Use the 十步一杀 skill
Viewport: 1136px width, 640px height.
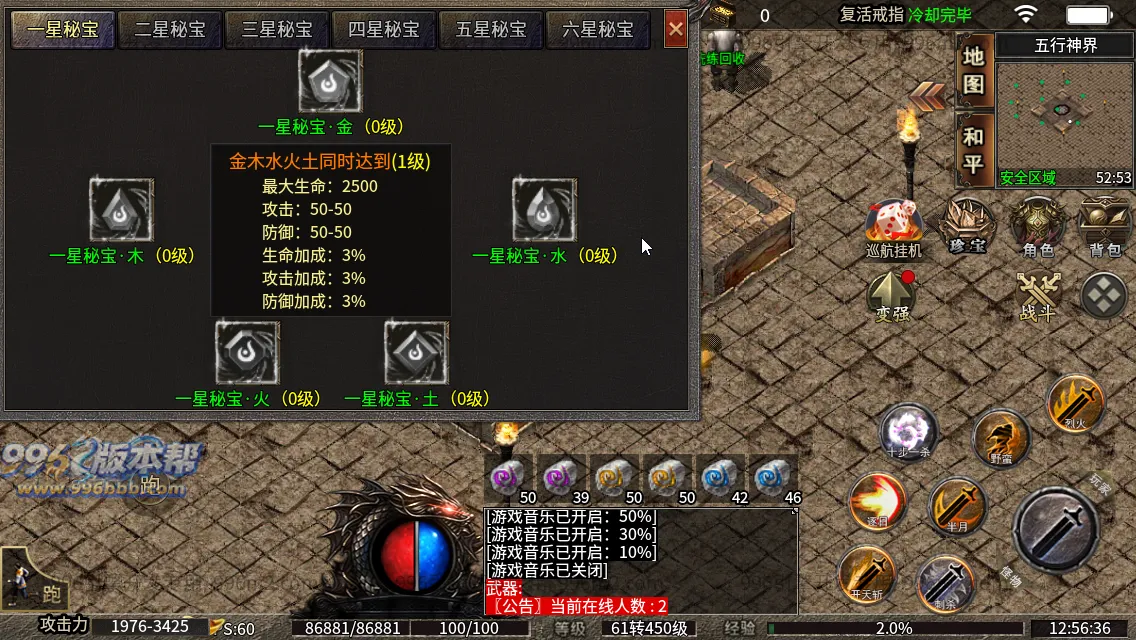pyautogui.click(x=909, y=433)
